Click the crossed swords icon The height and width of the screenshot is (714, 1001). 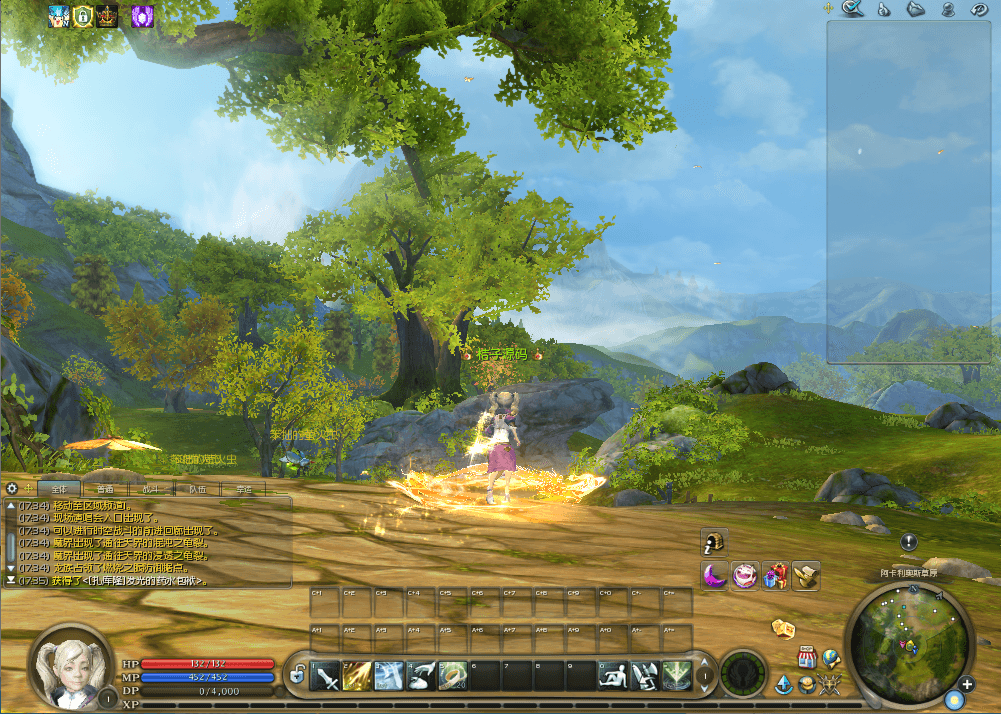point(829,685)
